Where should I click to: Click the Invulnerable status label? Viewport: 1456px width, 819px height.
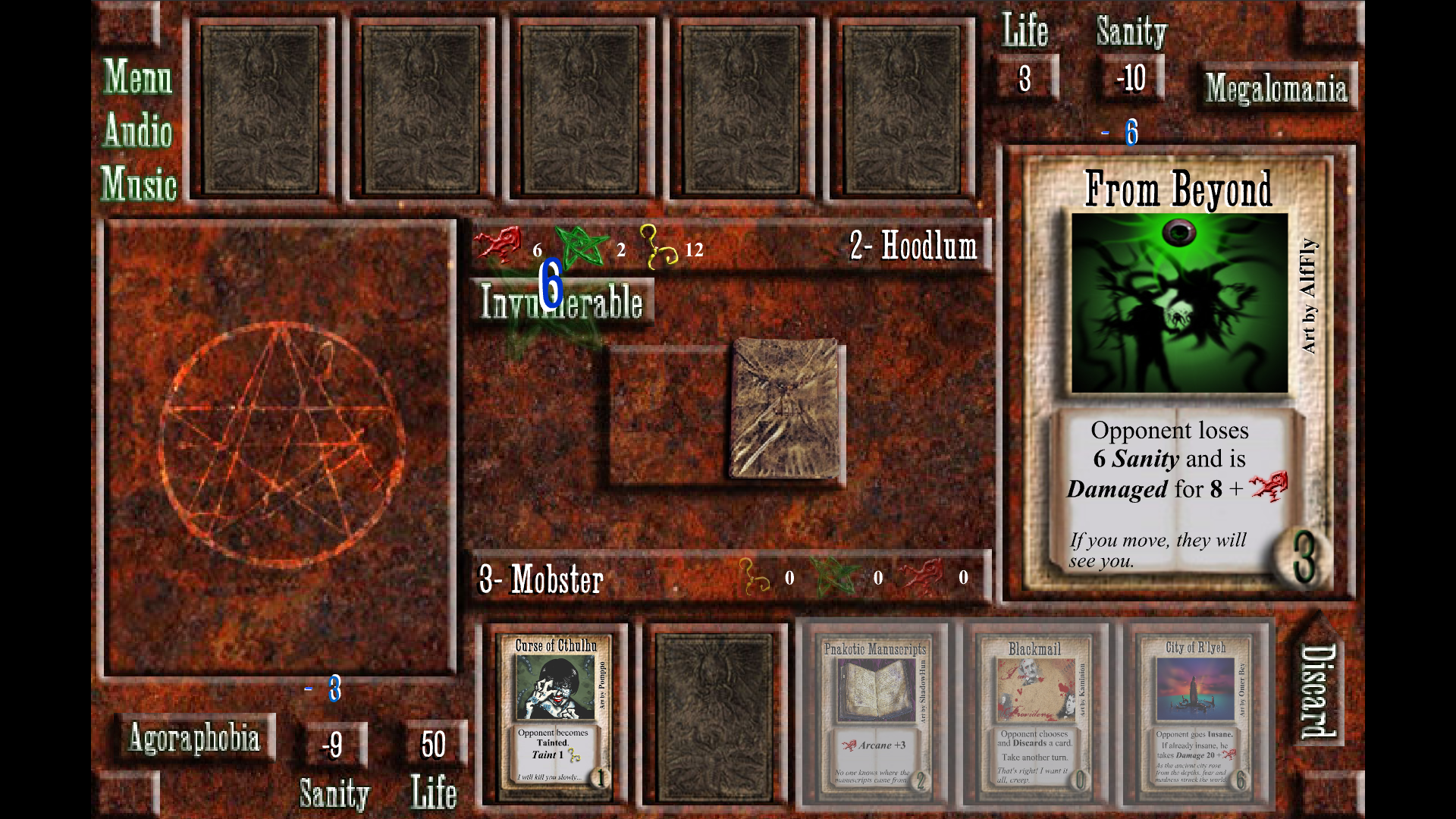[x=561, y=302]
